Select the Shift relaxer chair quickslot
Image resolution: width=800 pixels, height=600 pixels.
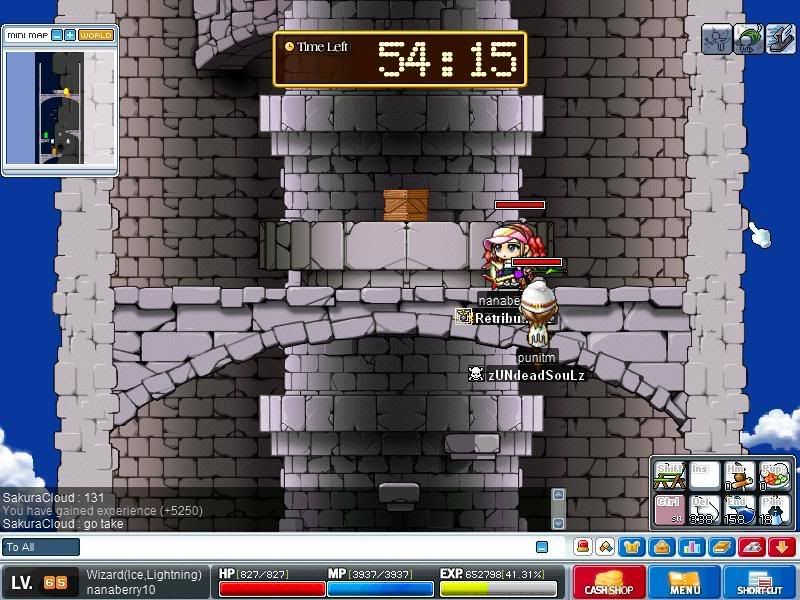(x=670, y=475)
